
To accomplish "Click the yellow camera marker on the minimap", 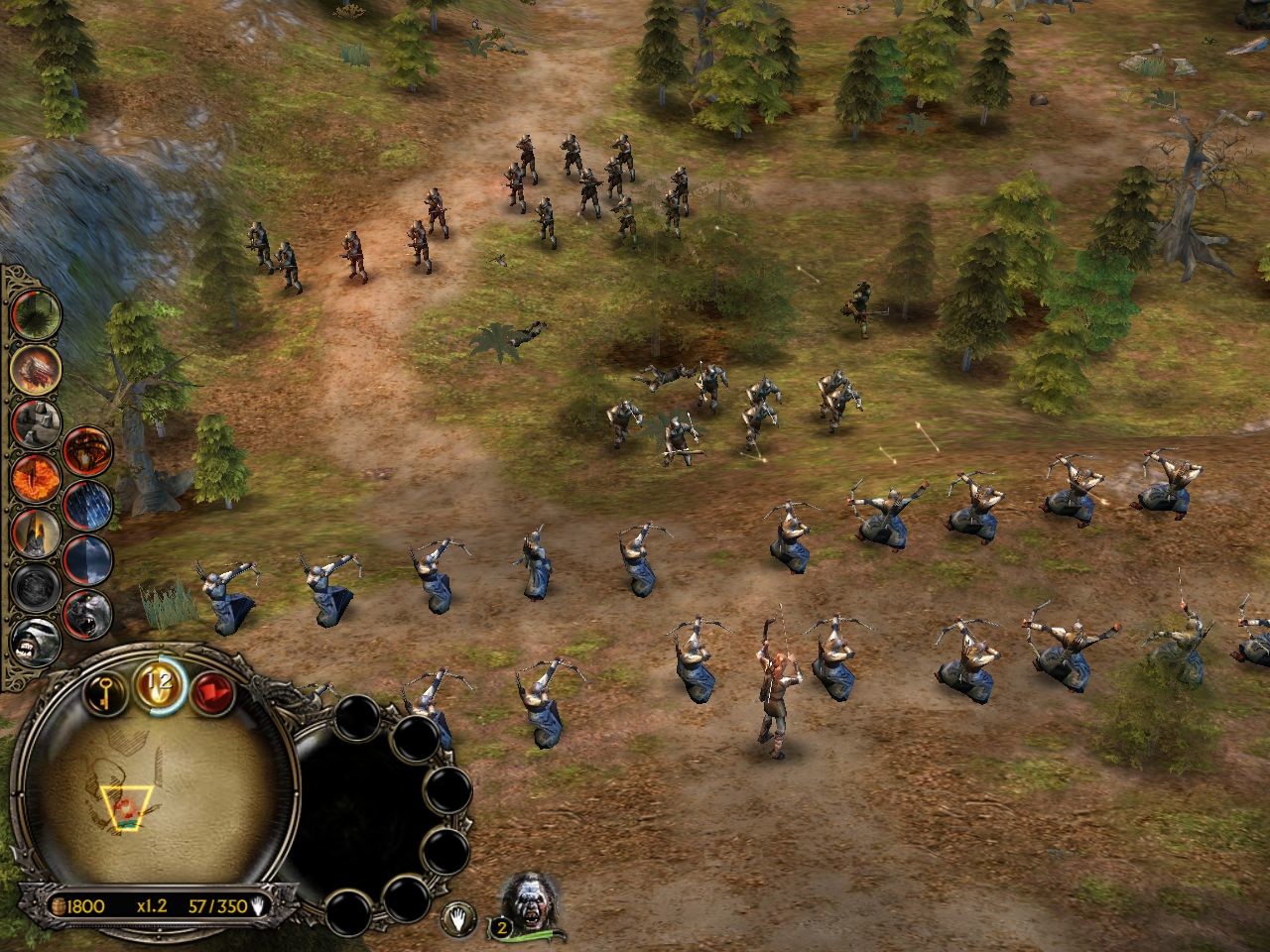I will point(128,806).
